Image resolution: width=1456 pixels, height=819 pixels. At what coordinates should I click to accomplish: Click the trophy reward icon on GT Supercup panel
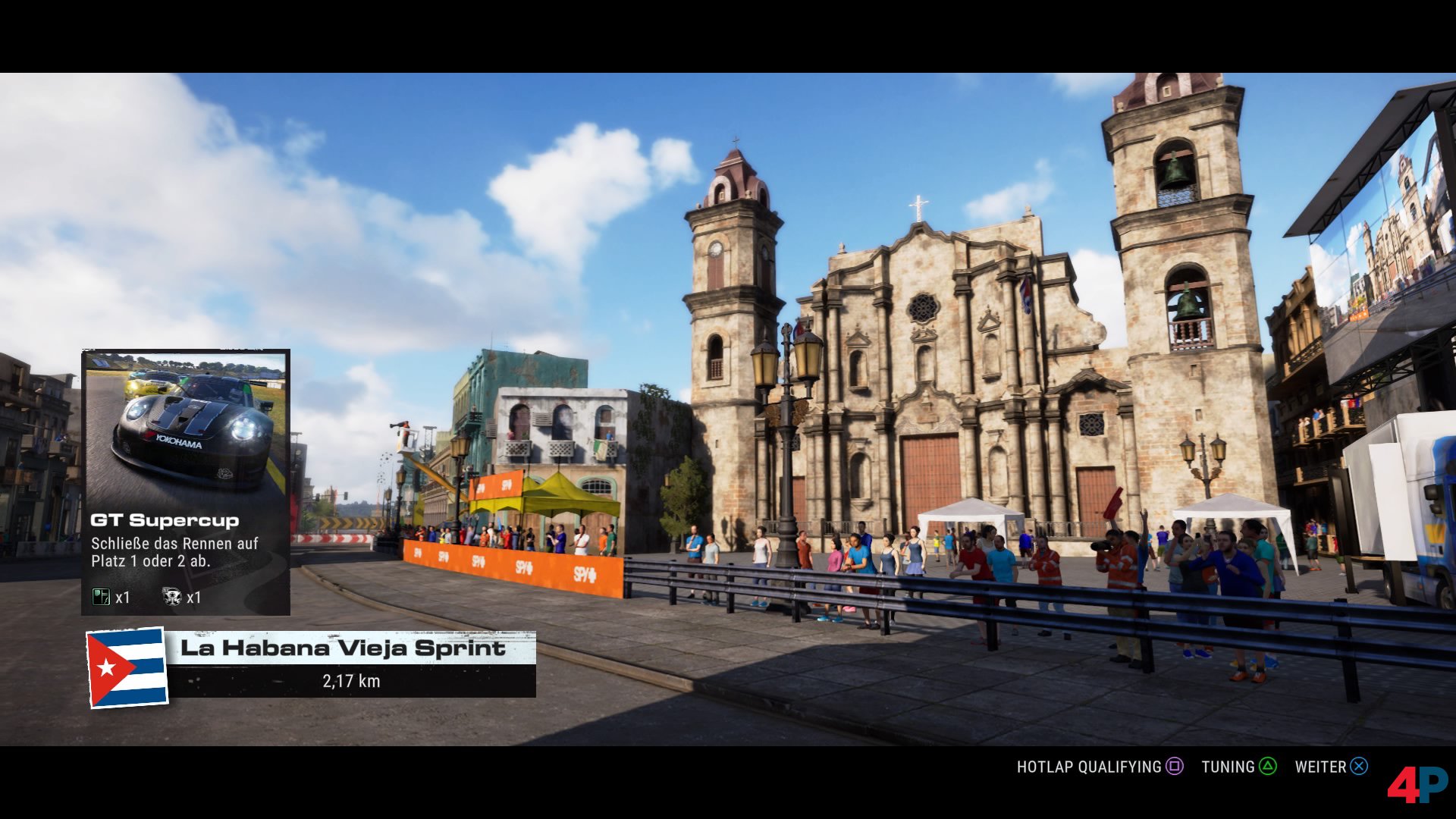pyautogui.click(x=172, y=596)
